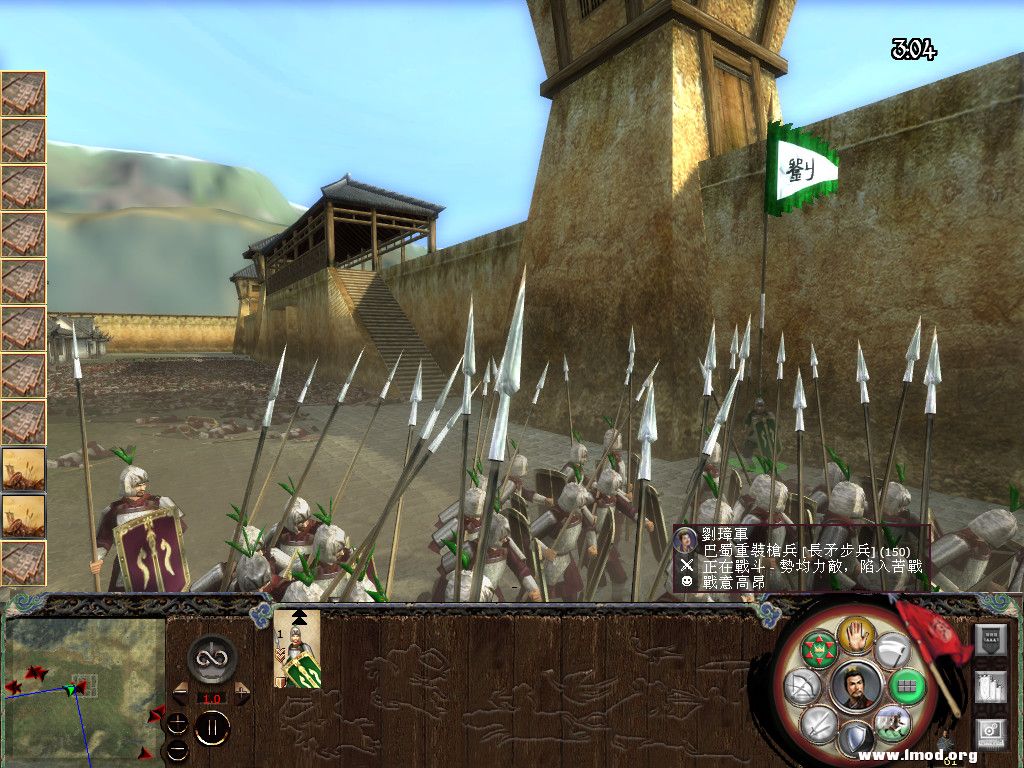1024x768 pixels.
Task: Zoom out the minimap
Action: [x=177, y=749]
